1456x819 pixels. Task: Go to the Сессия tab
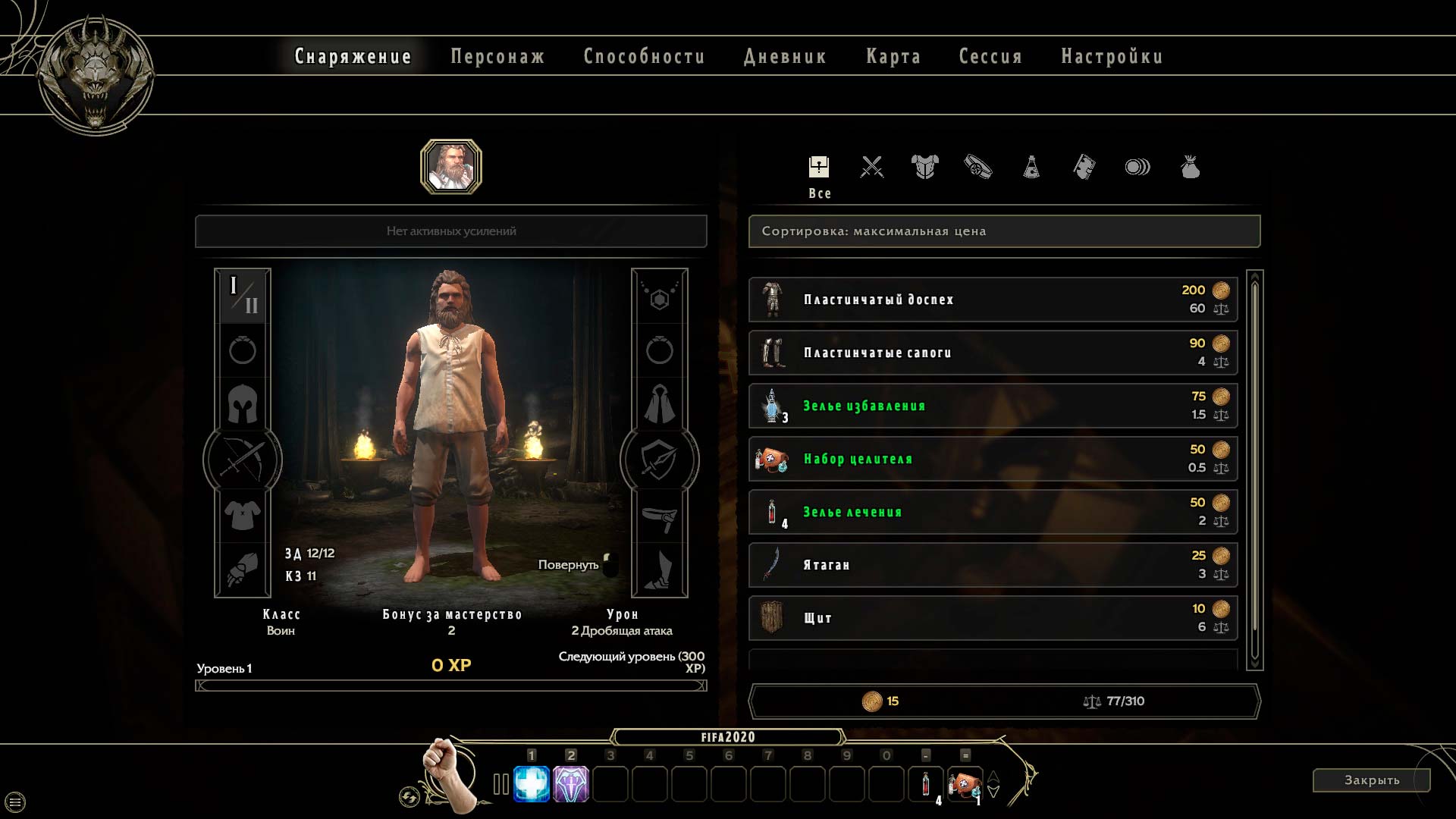click(990, 57)
